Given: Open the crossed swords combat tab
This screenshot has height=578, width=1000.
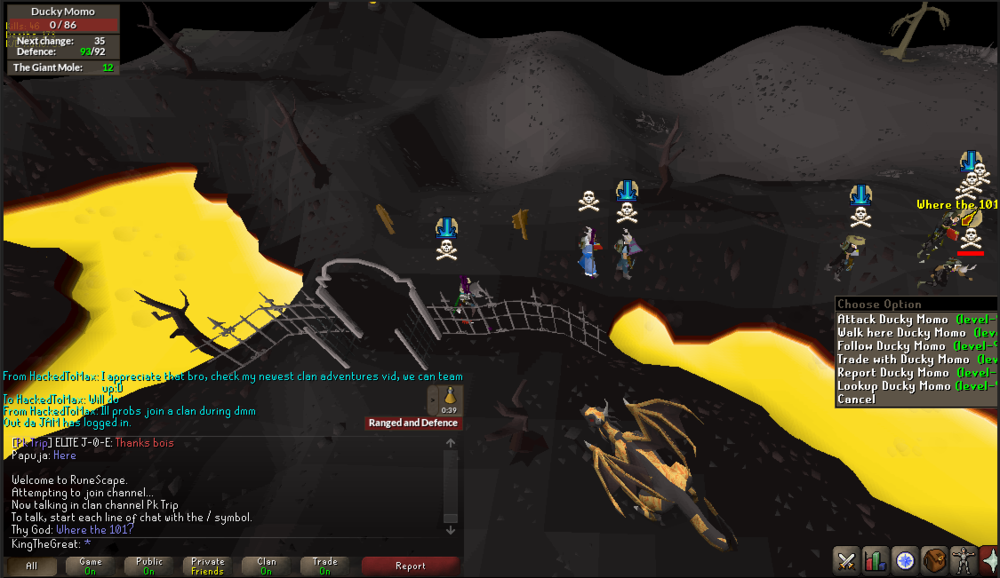Looking at the screenshot, I should coord(847,561).
